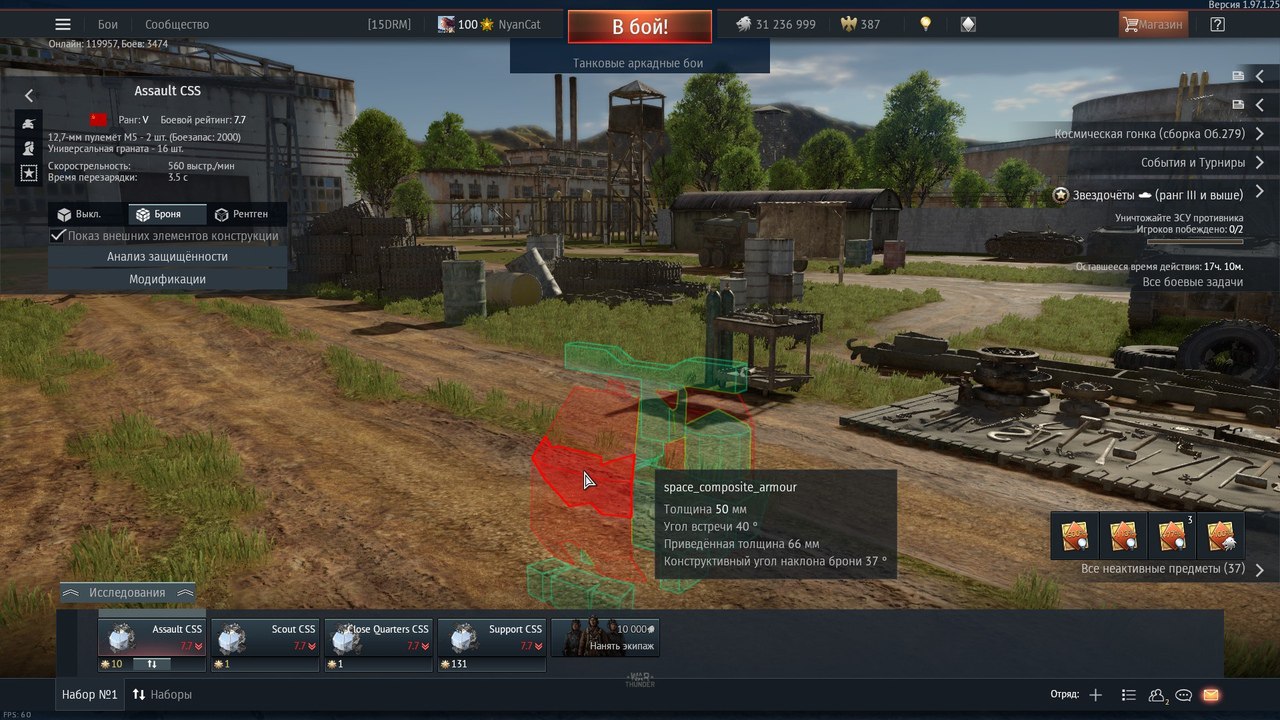Screen dimensions: 1280x720
Task: Toggle показ внешних элементов конструкции checkbox
Action: point(59,236)
